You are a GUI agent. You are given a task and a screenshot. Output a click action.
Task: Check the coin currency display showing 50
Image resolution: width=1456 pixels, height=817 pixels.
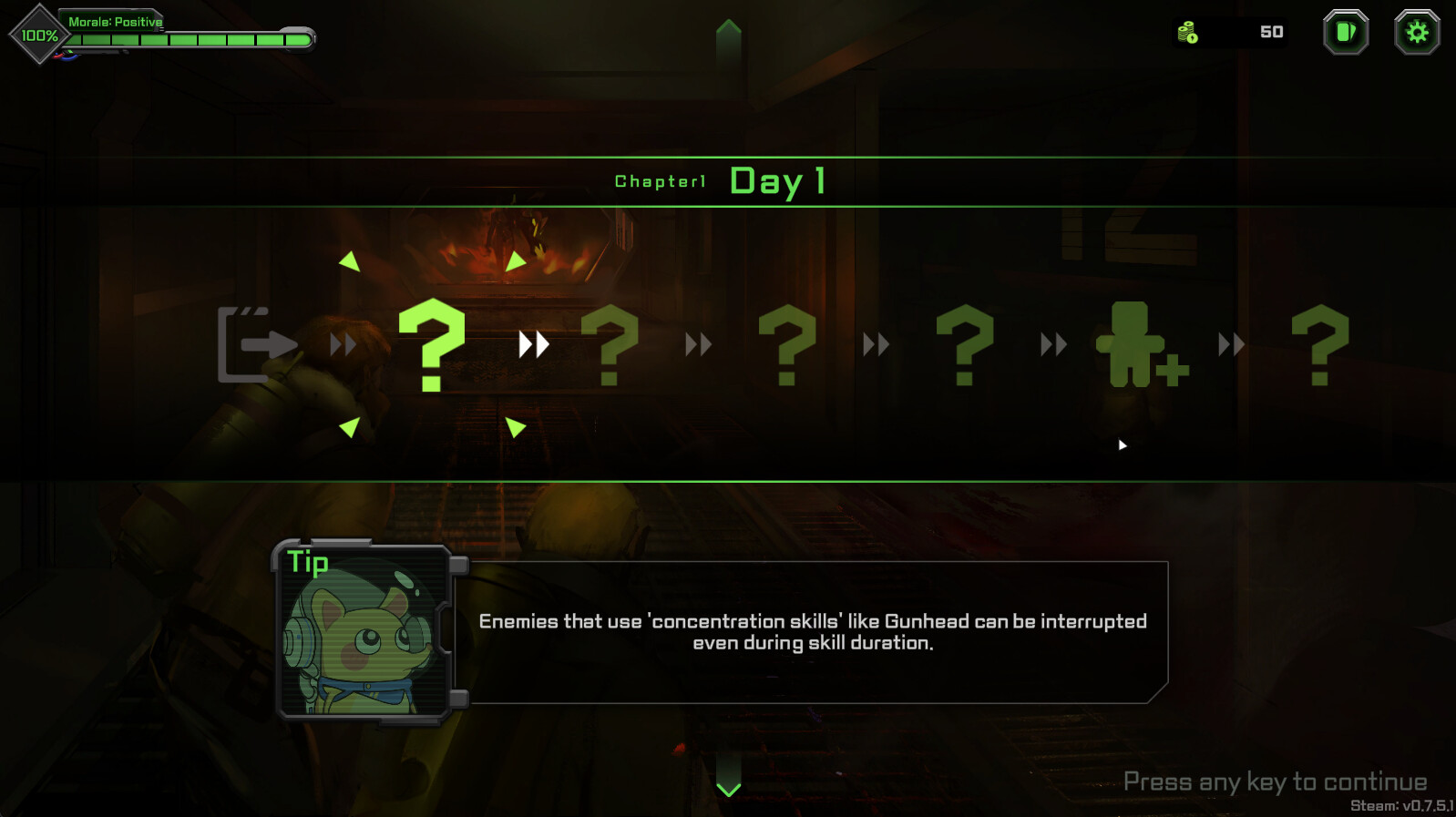tap(1232, 33)
